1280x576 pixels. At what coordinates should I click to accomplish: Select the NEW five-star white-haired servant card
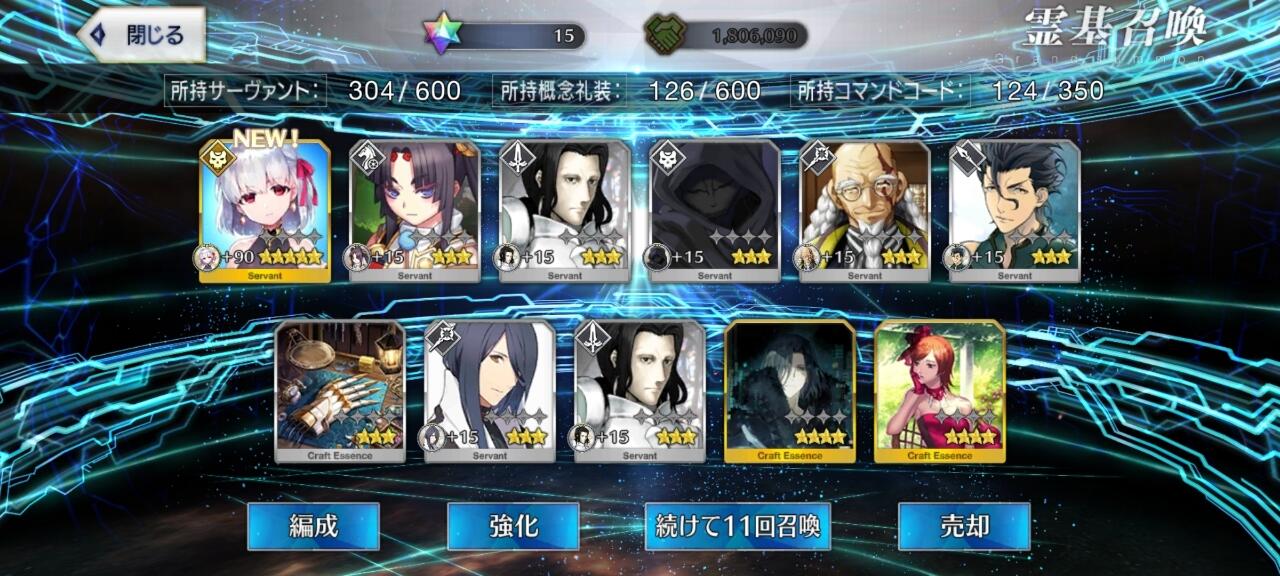pos(265,211)
